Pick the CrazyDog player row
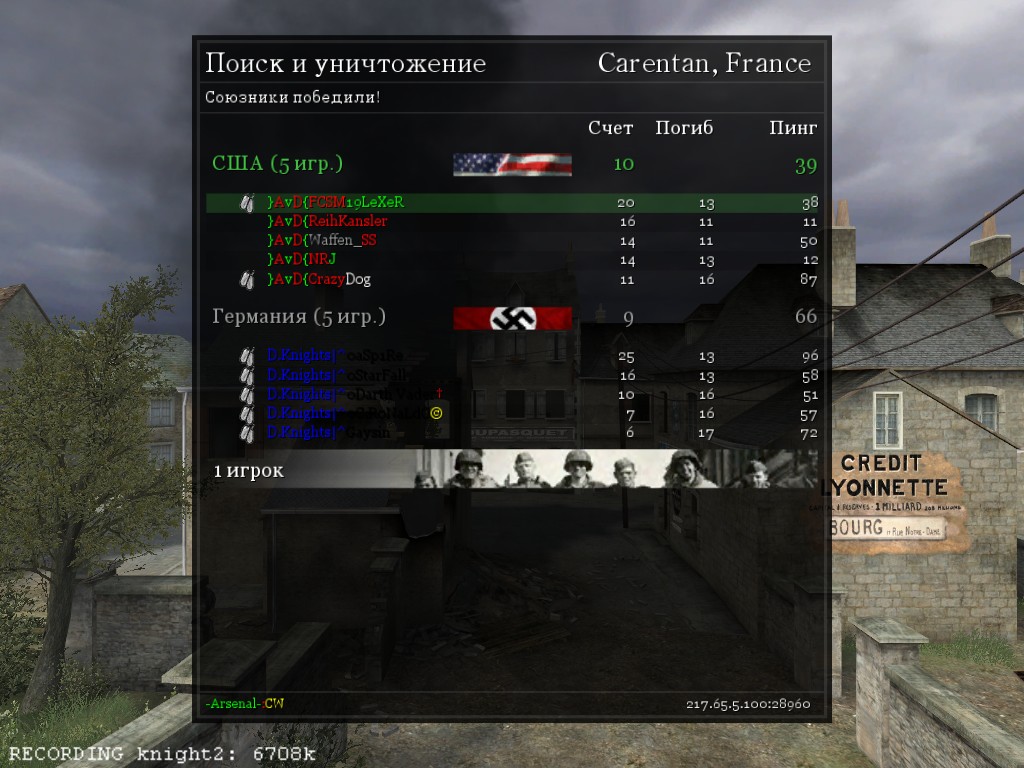 click(319, 279)
